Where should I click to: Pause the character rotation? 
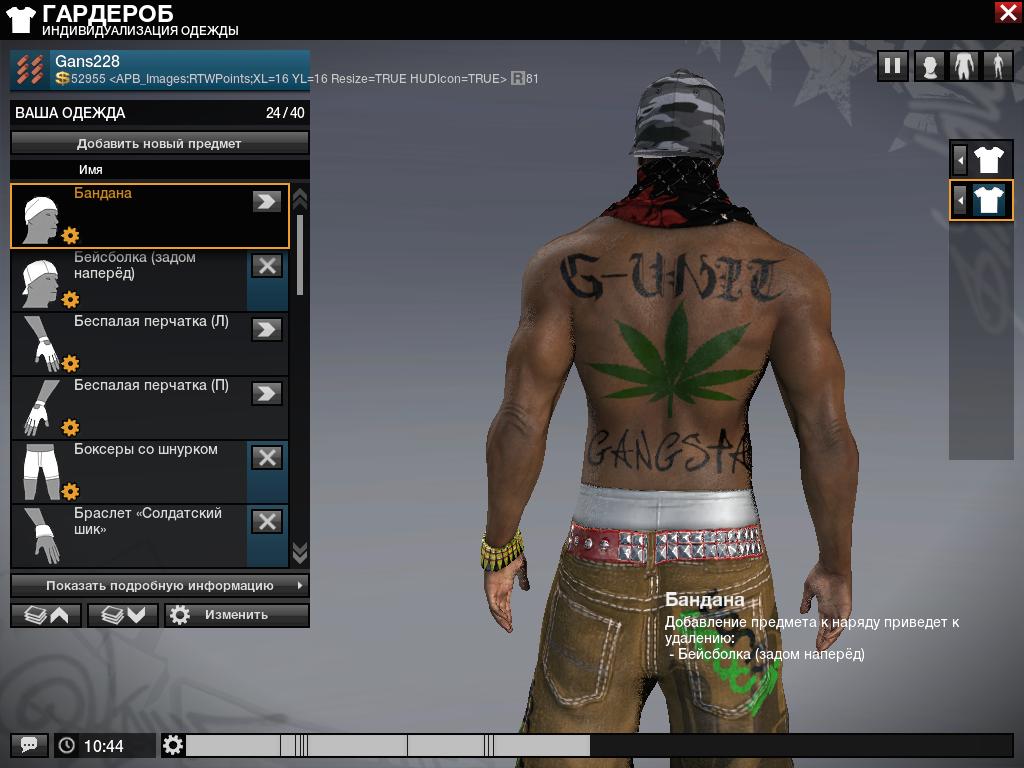pyautogui.click(x=892, y=66)
